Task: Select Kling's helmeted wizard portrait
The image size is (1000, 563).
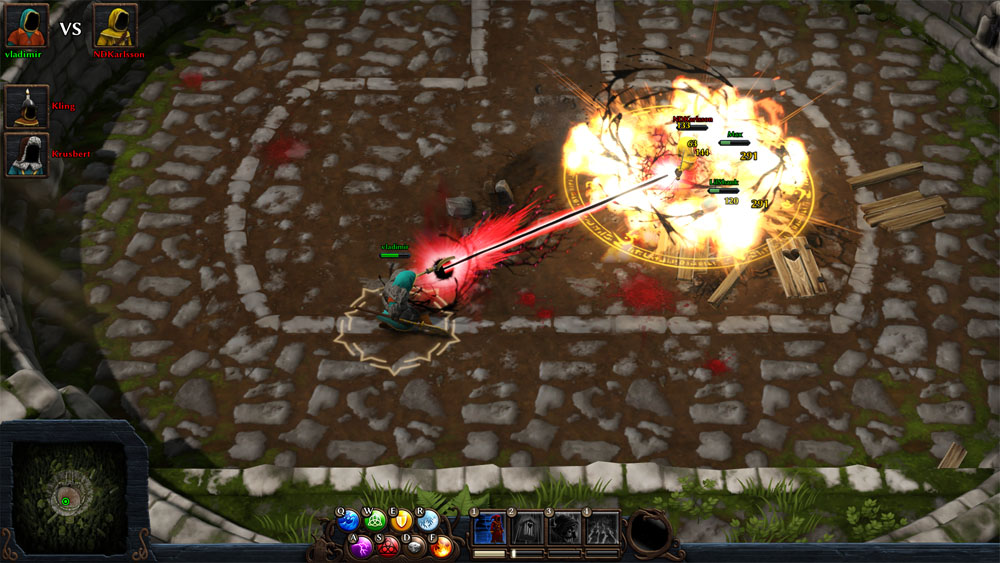Action: tap(26, 106)
